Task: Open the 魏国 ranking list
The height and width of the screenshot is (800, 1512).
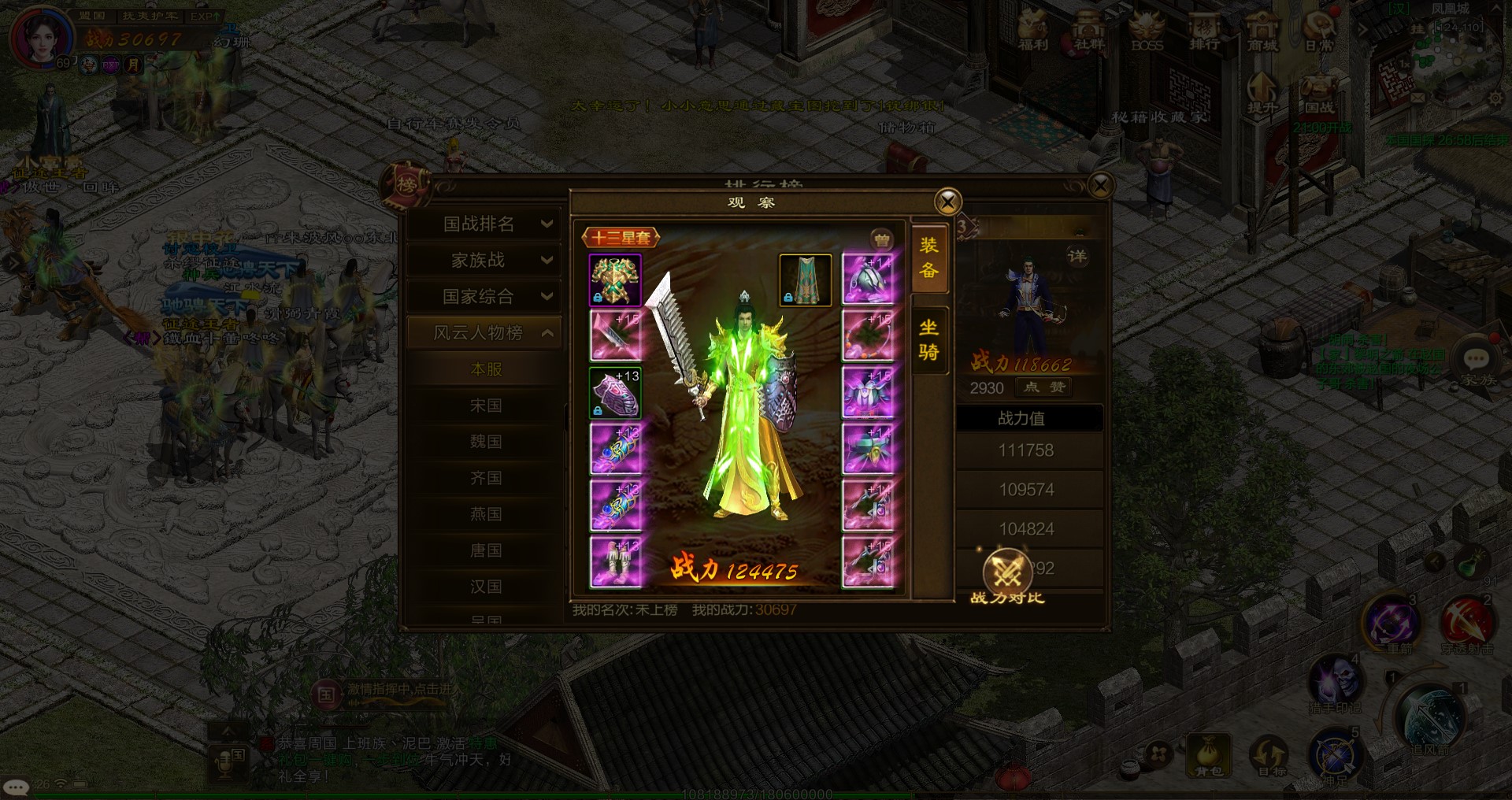Action: pos(486,442)
